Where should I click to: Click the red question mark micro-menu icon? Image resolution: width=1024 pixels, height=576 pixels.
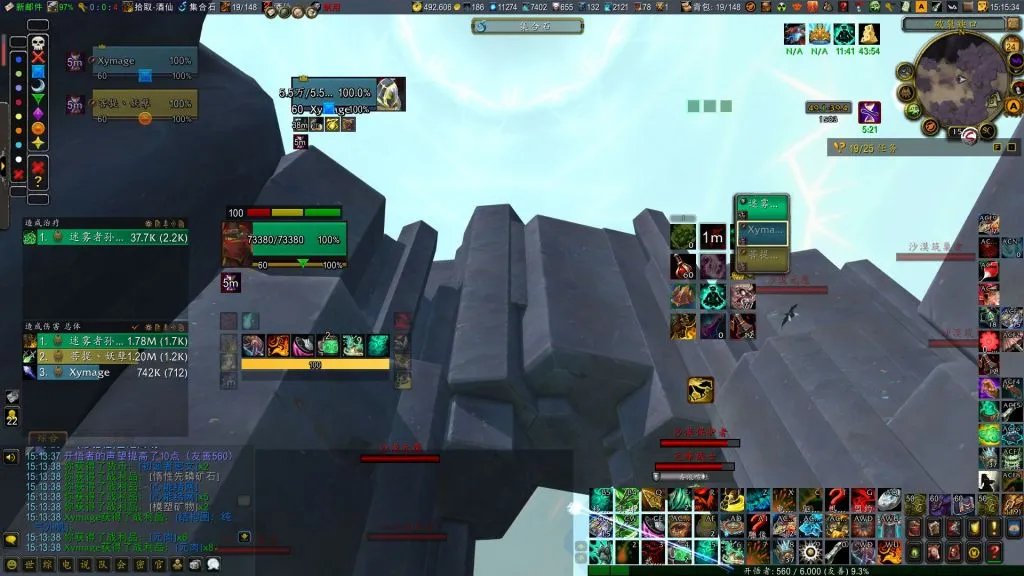[994, 552]
